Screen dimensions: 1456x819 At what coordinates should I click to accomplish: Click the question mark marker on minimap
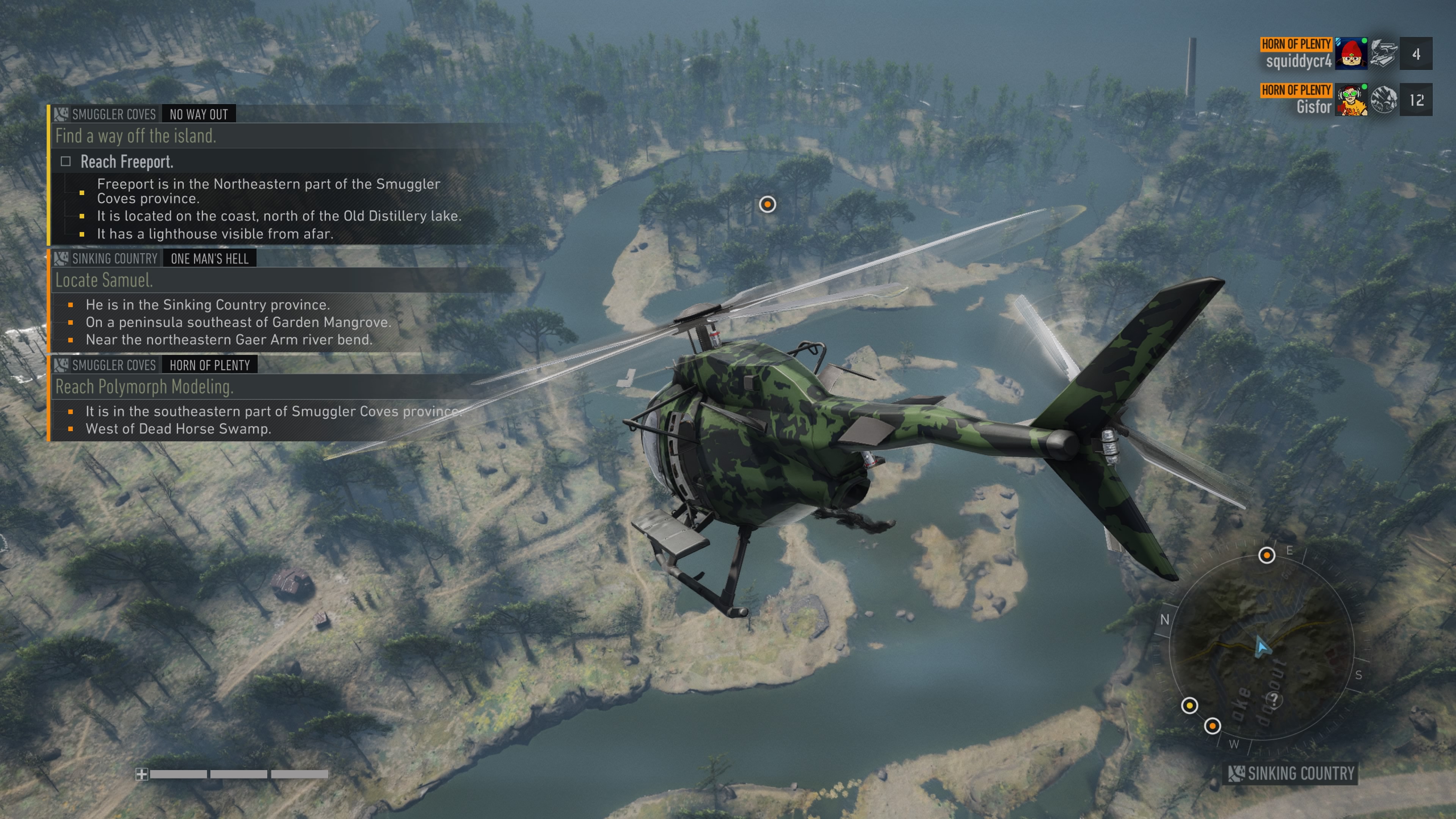(x=1274, y=700)
